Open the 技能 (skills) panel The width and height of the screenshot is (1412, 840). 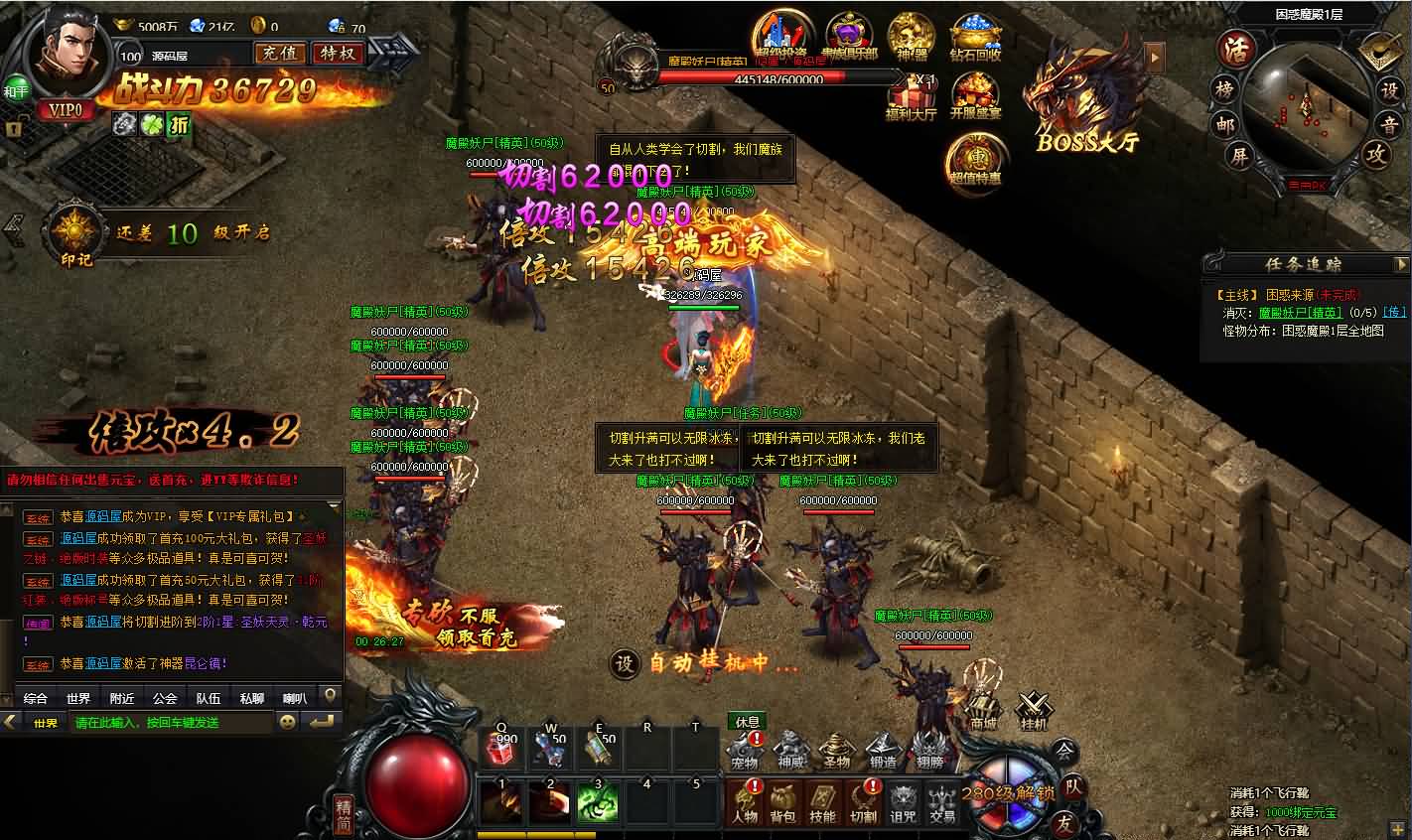point(824,801)
